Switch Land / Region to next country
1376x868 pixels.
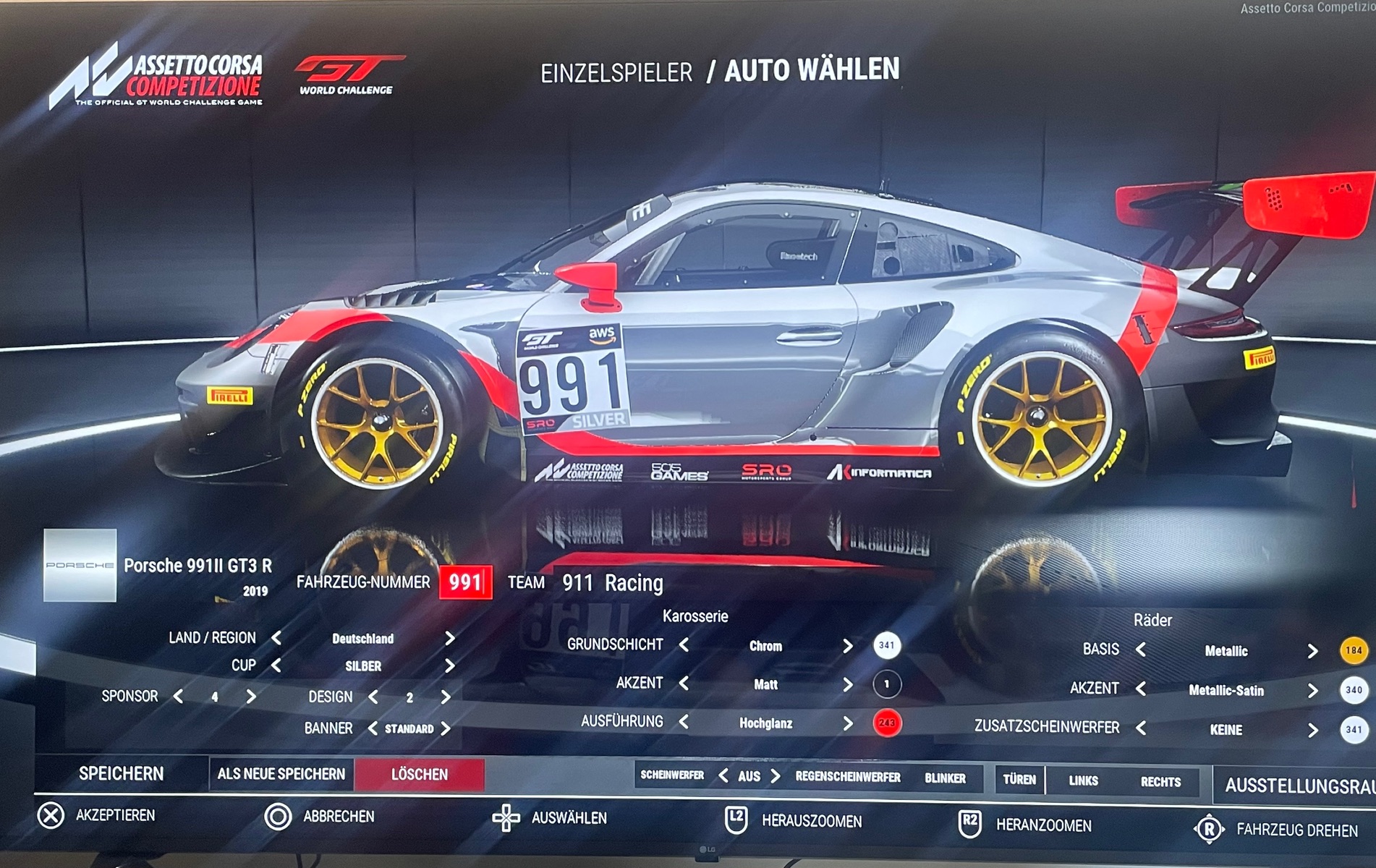tap(450, 638)
